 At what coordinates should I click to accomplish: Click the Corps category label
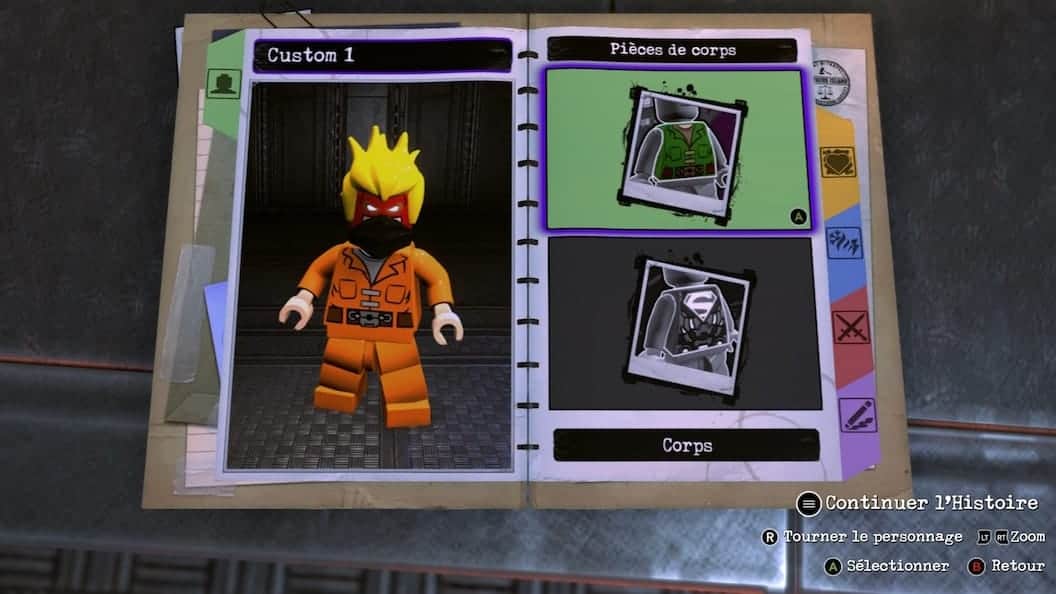coord(685,445)
